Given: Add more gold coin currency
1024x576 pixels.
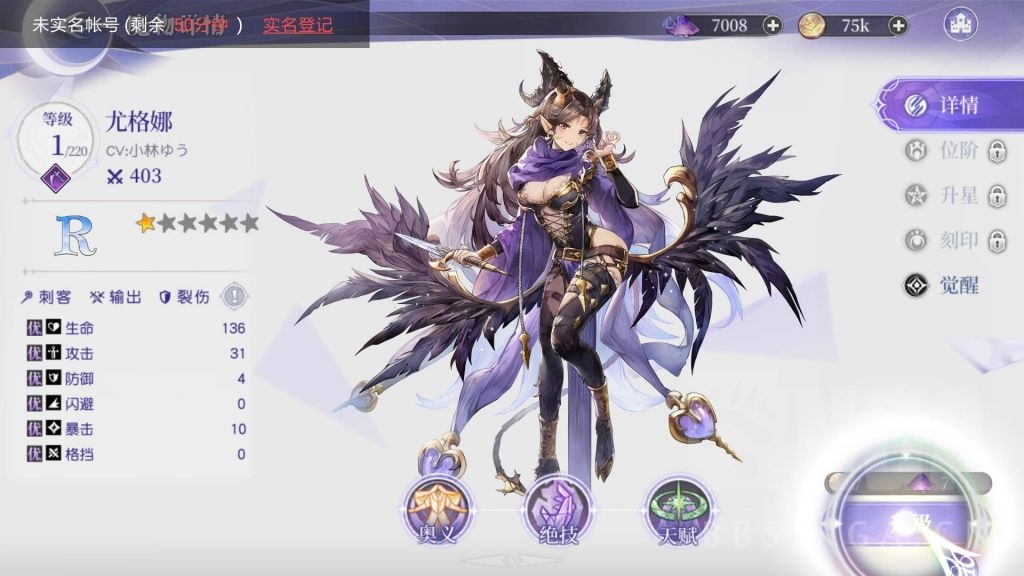Looking at the screenshot, I should coord(898,26).
